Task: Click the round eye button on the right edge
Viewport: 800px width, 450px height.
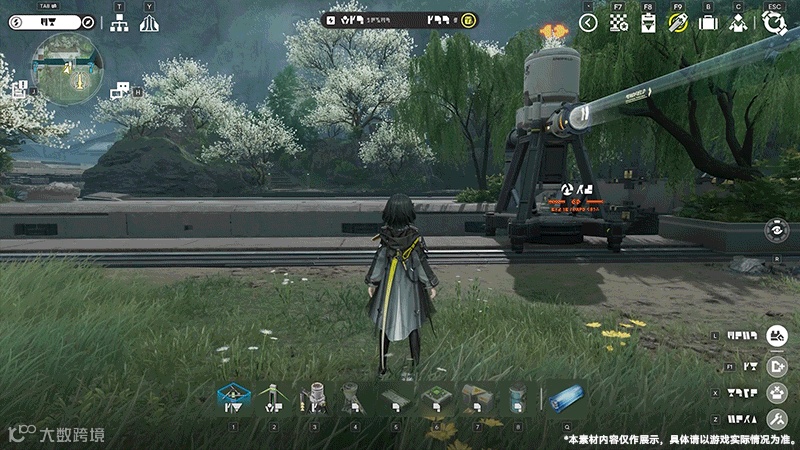Action: 777,229
